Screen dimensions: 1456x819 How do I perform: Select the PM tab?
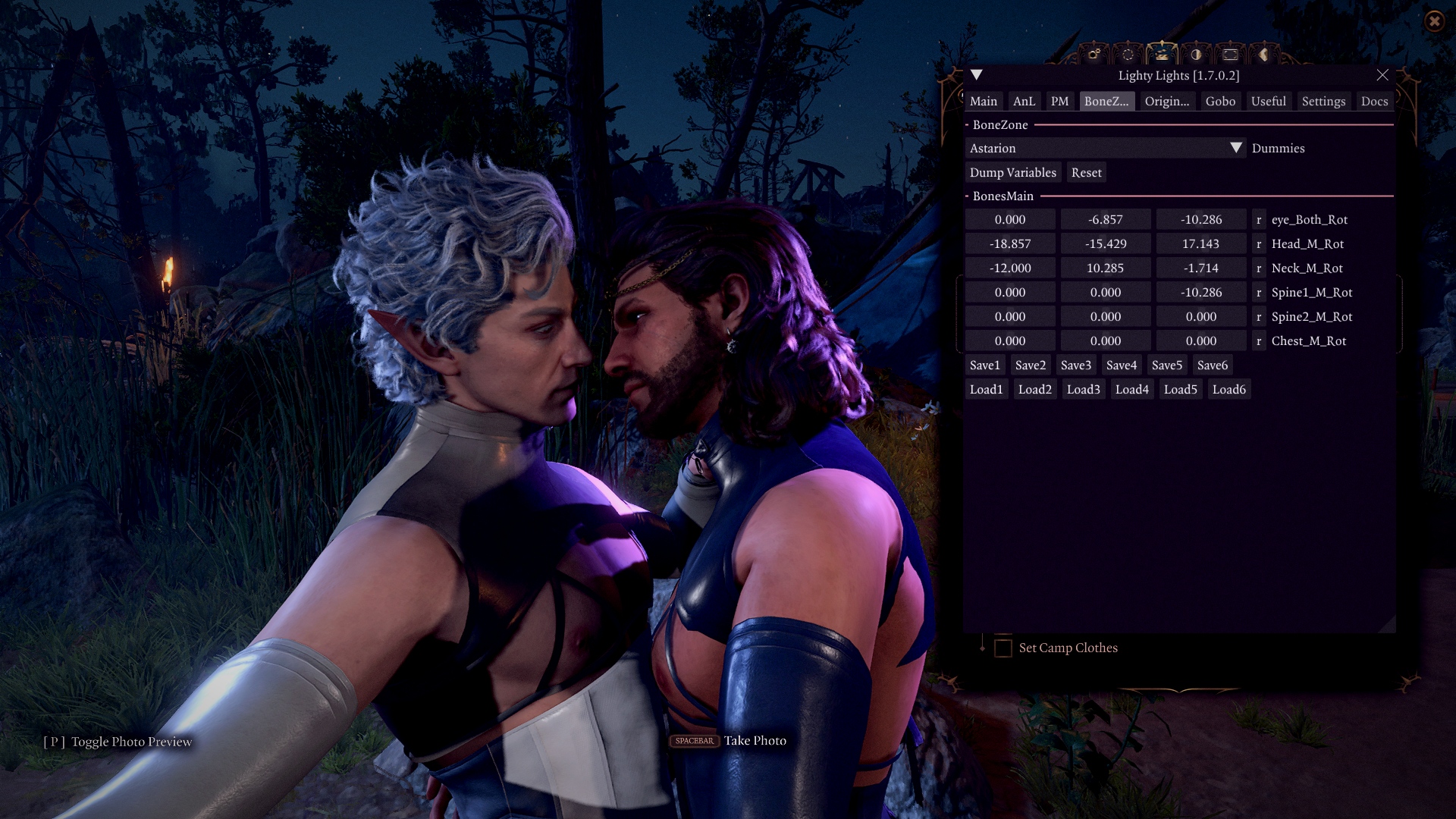click(x=1059, y=101)
